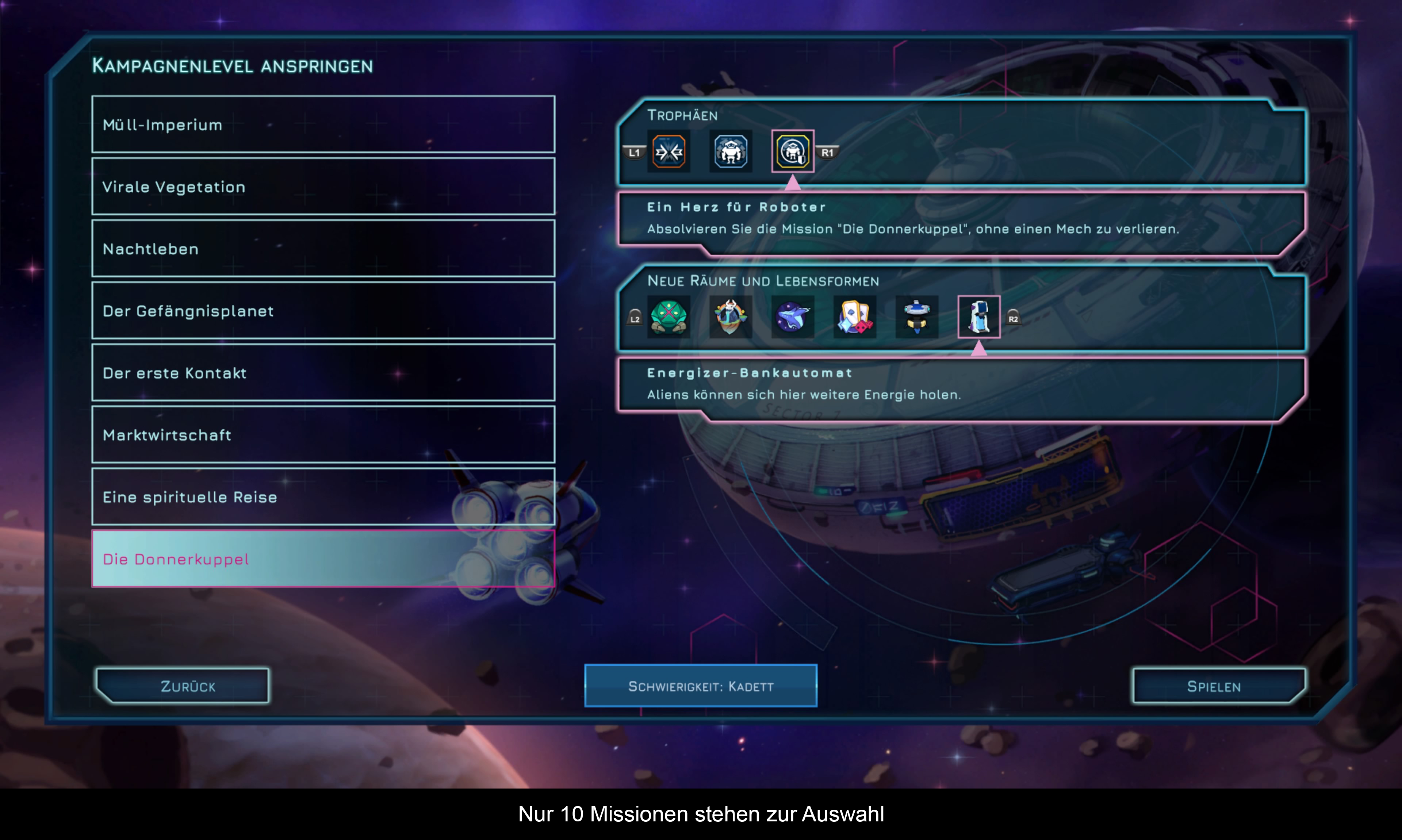Go back with the Zurück button
The width and height of the screenshot is (1402, 840).
click(183, 686)
